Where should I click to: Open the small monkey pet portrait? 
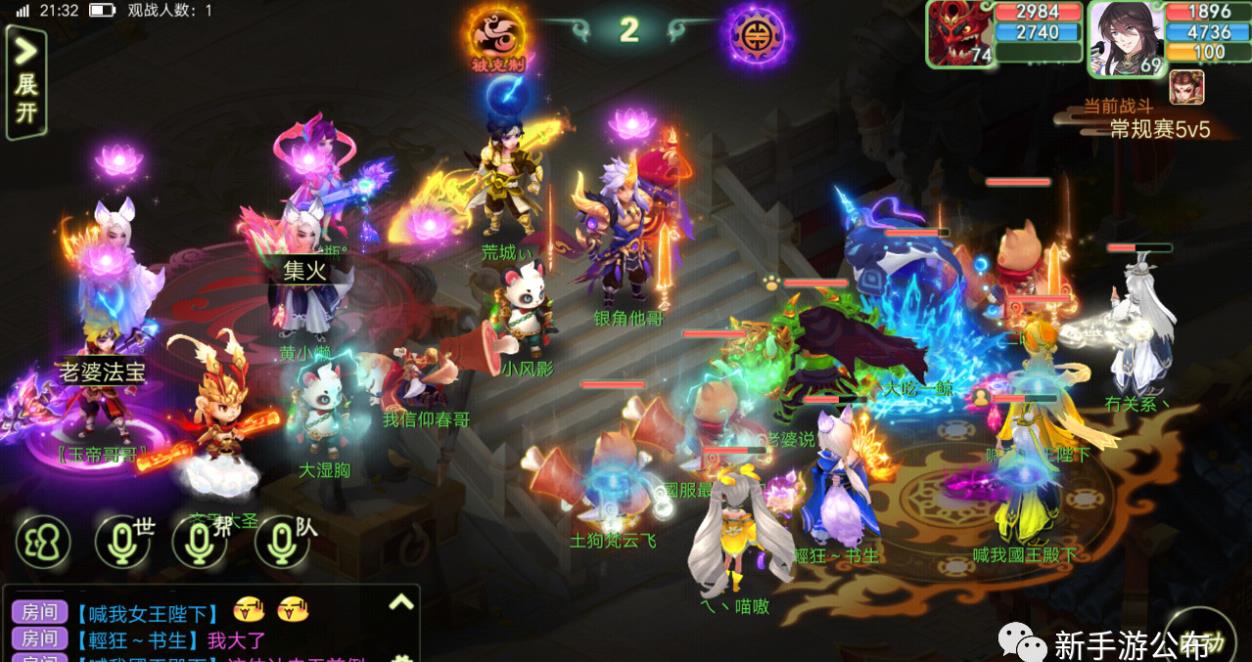click(x=1187, y=87)
